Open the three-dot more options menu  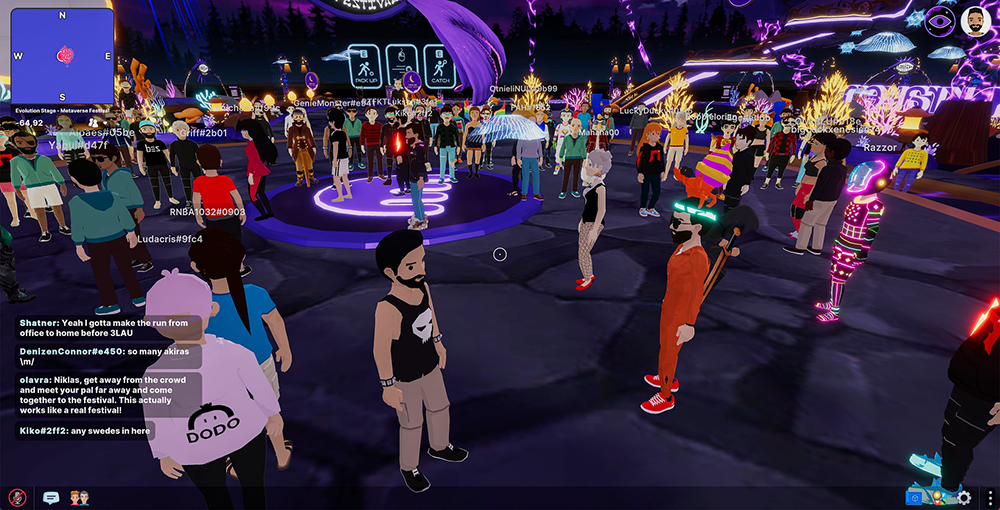[x=989, y=497]
